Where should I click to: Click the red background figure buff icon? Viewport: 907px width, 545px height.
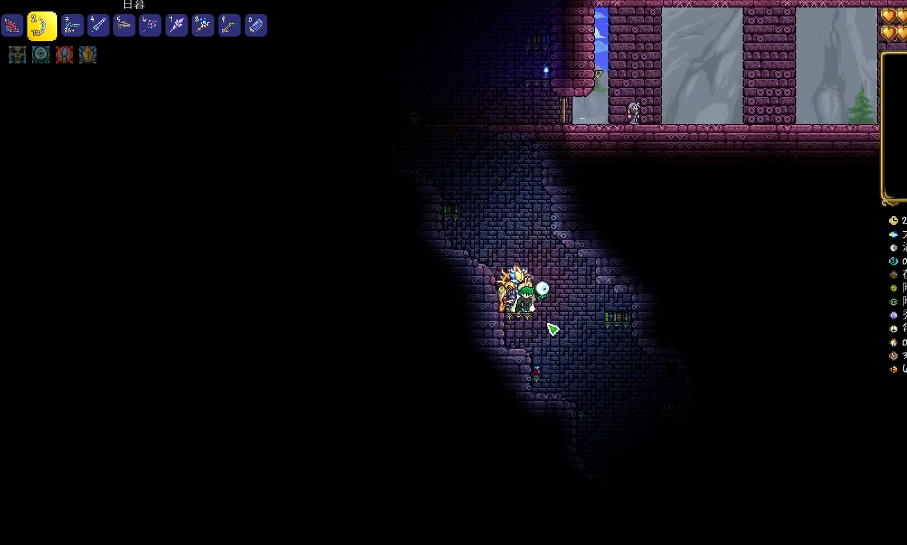coord(65,55)
